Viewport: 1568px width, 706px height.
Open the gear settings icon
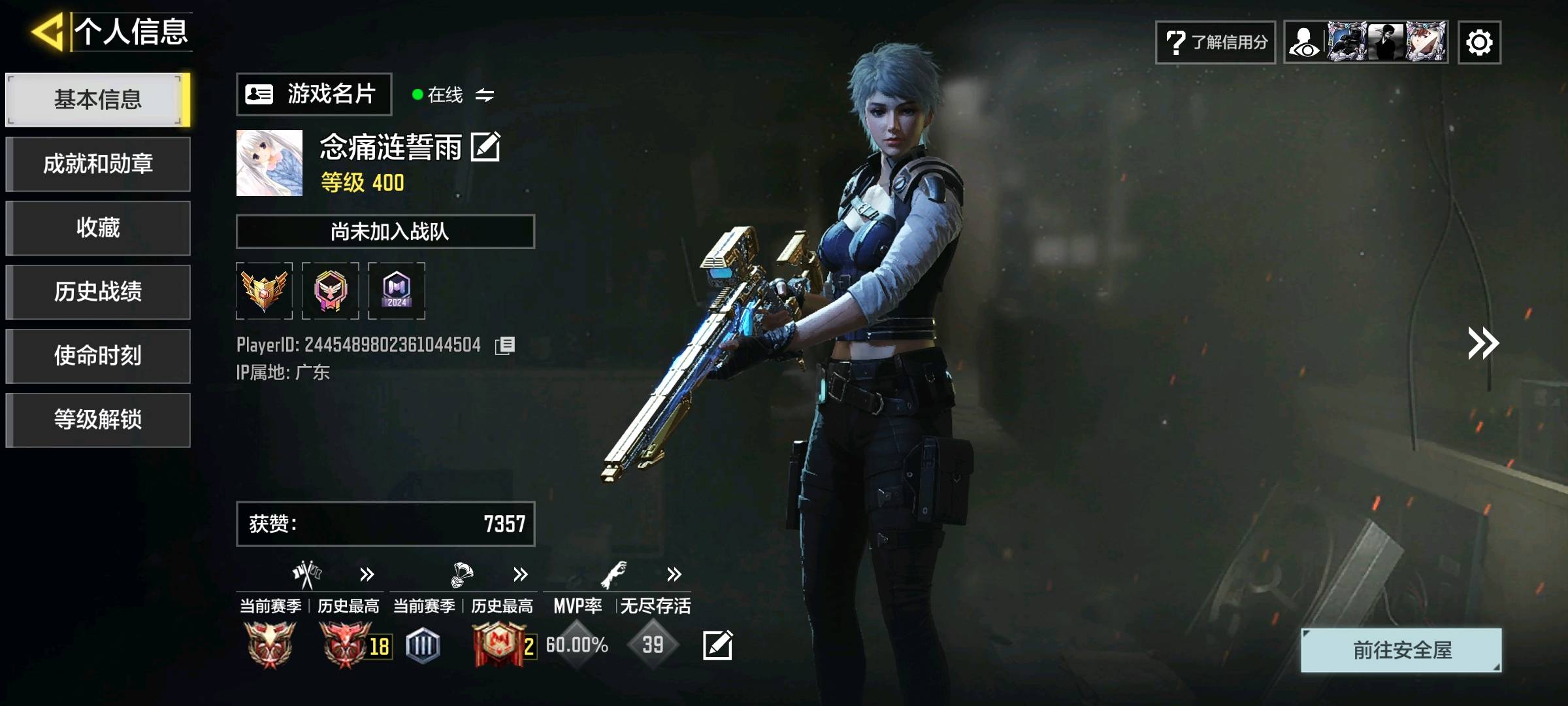point(1479,42)
